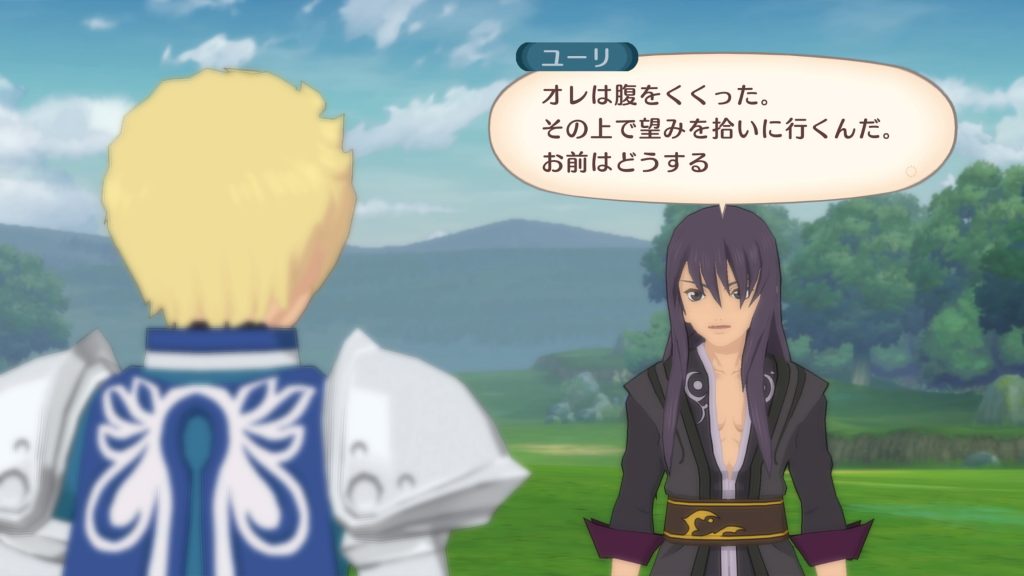This screenshot has height=576, width=1024.
Task: Click Yuri's speech bubble to advance dialogue
Action: tap(718, 128)
